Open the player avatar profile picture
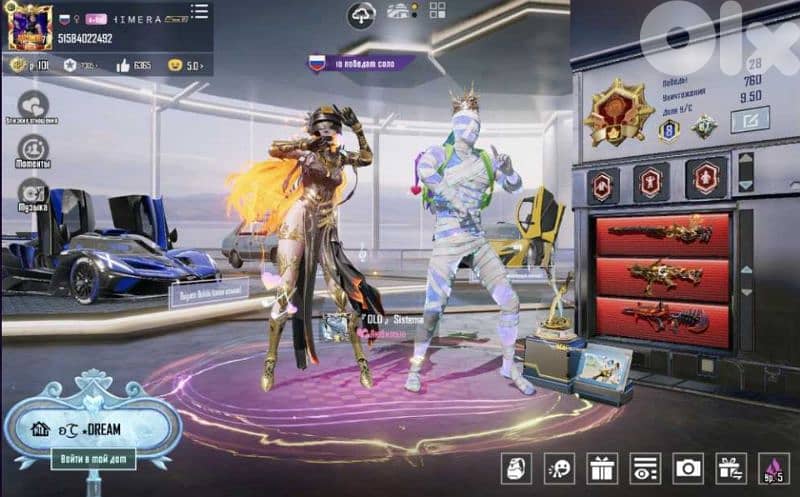Screen dimensions: 800x497 (30, 27)
